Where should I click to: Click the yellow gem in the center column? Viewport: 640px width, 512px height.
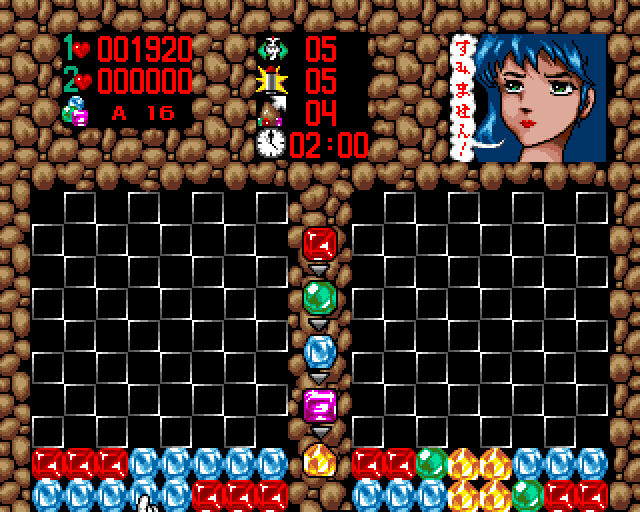[x=319, y=461]
